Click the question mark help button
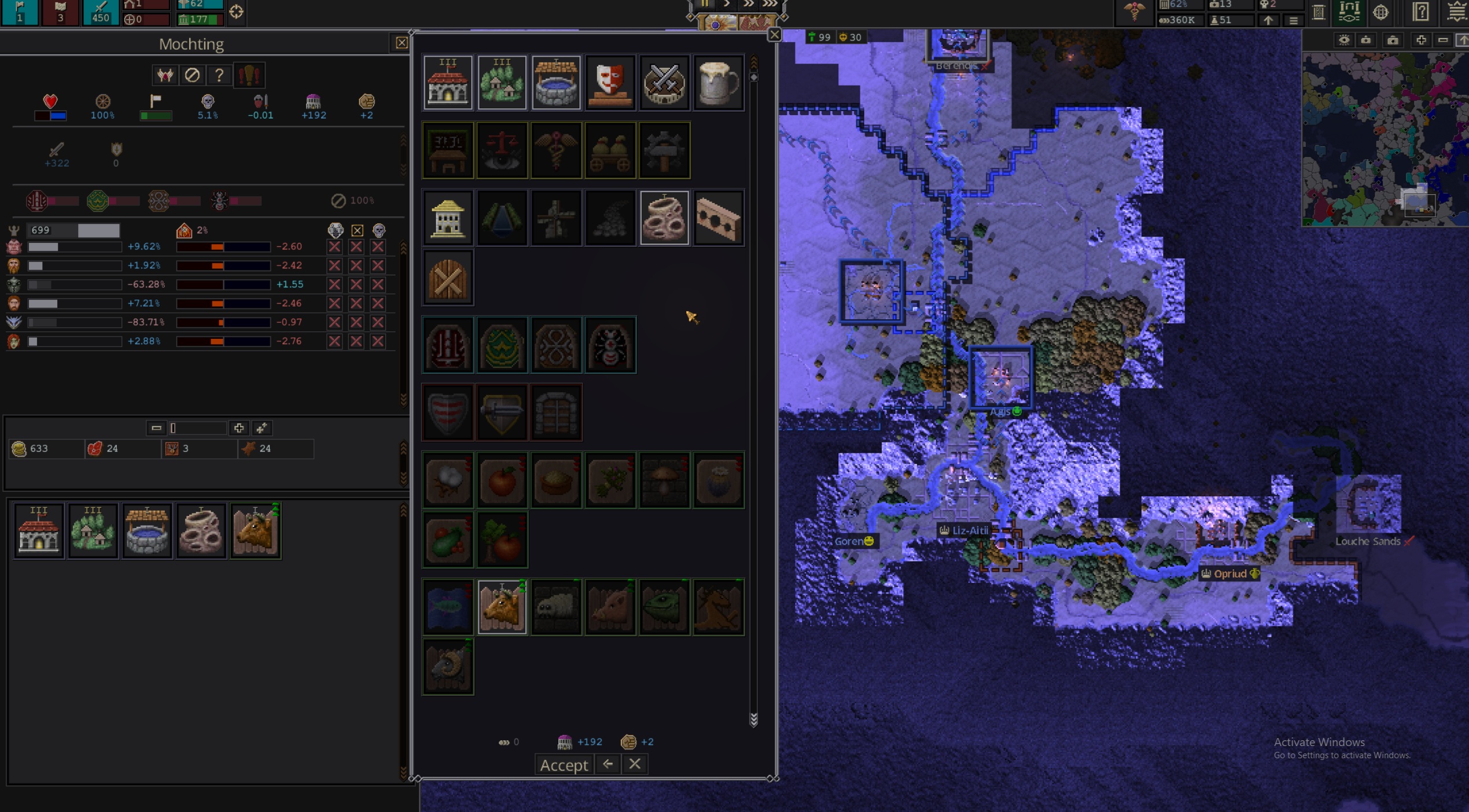 click(219, 75)
